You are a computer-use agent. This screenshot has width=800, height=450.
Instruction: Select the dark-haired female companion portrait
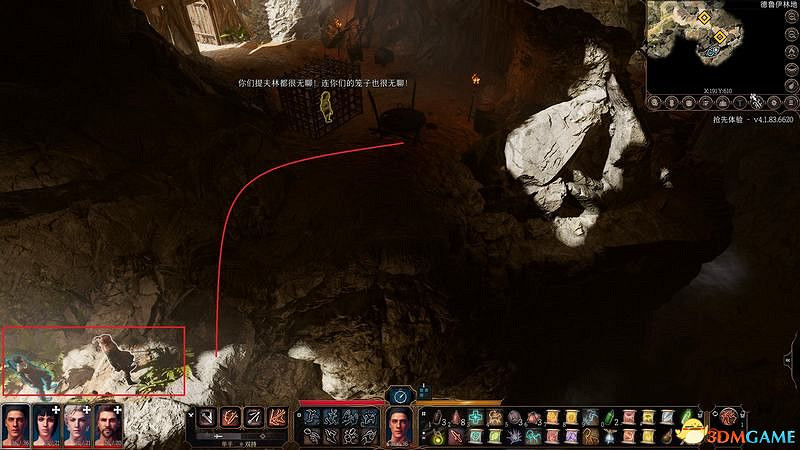coord(46,426)
